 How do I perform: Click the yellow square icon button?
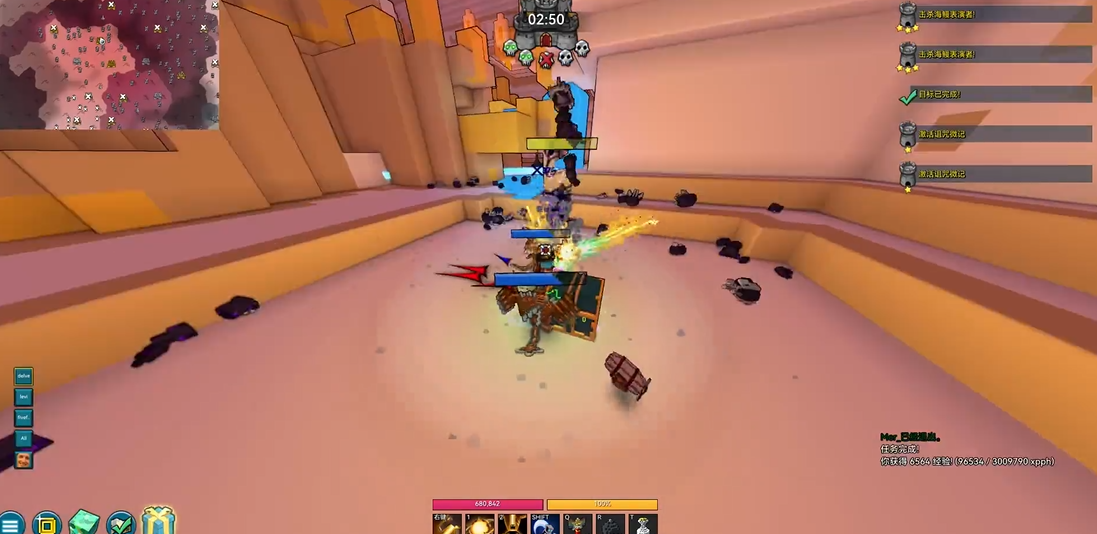tap(46, 524)
